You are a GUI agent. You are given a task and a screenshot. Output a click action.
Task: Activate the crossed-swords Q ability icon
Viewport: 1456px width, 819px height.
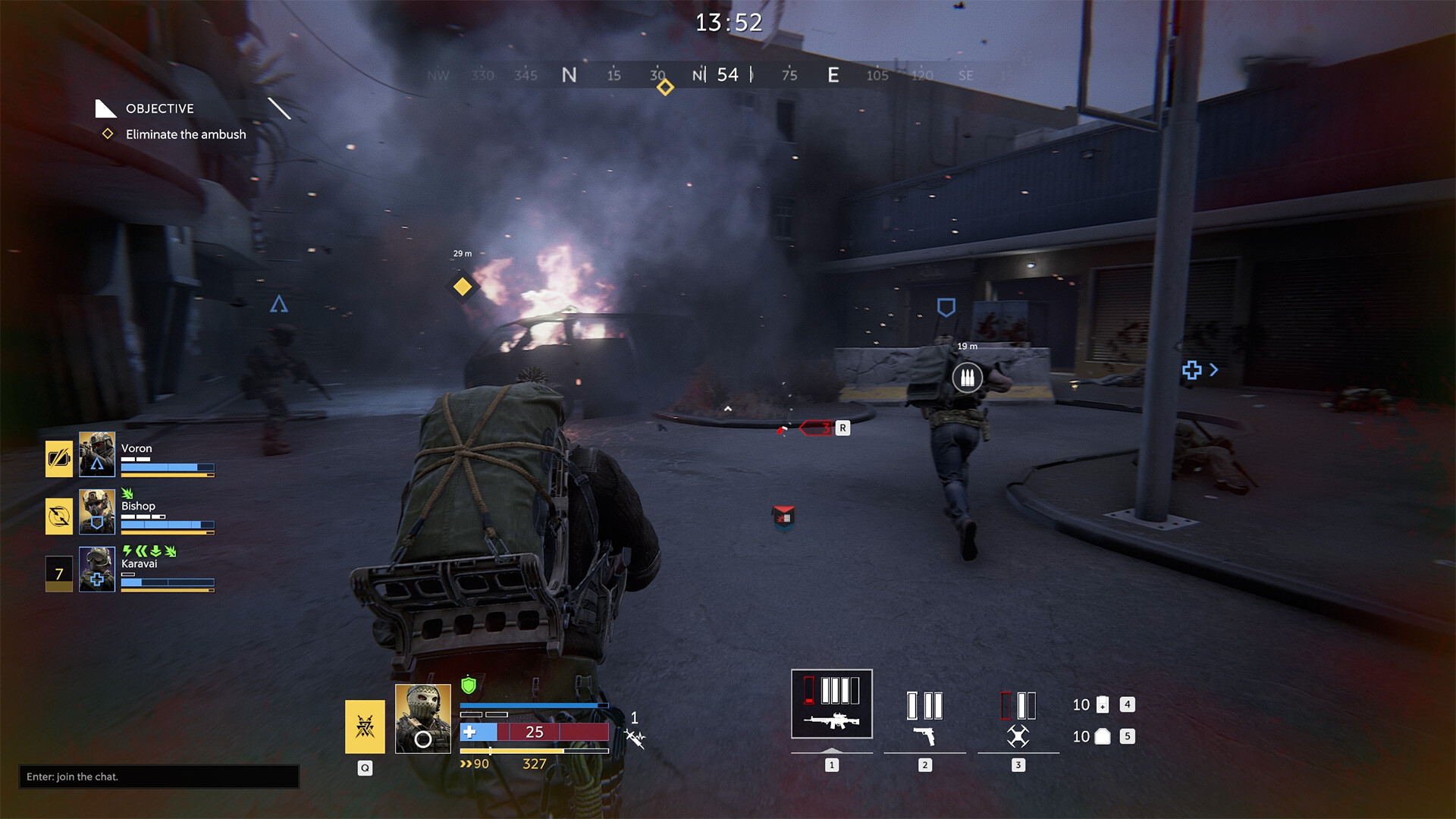[x=364, y=726]
